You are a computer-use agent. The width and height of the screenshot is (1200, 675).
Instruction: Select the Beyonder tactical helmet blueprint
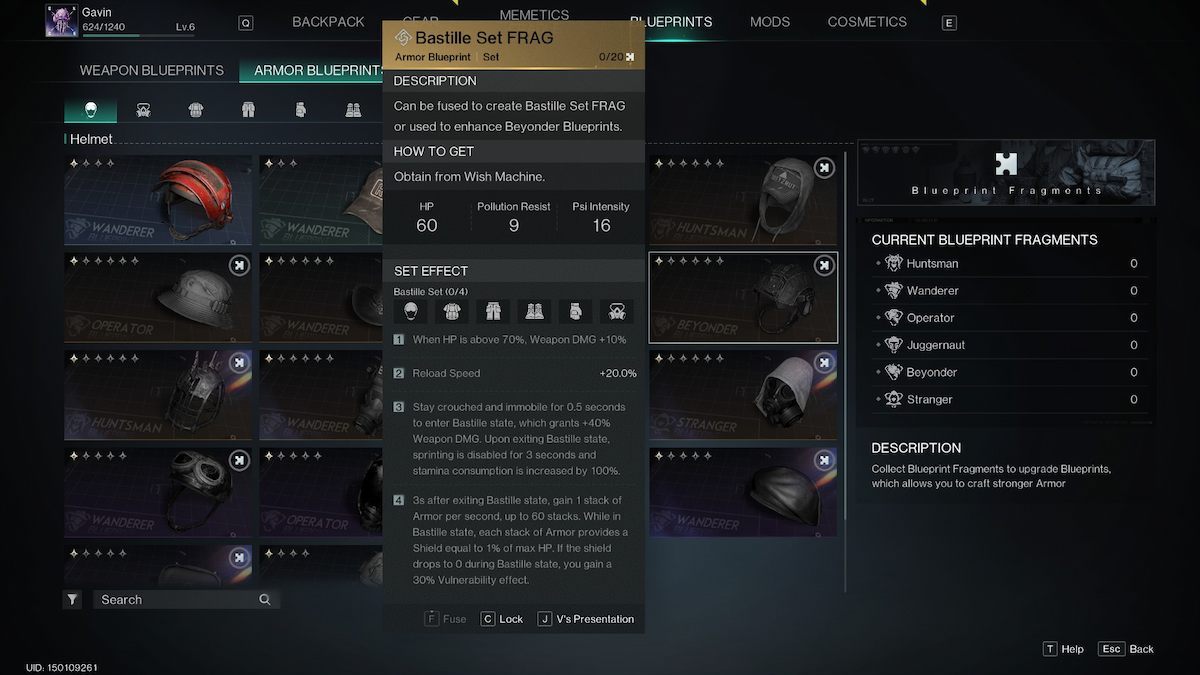[x=743, y=297]
